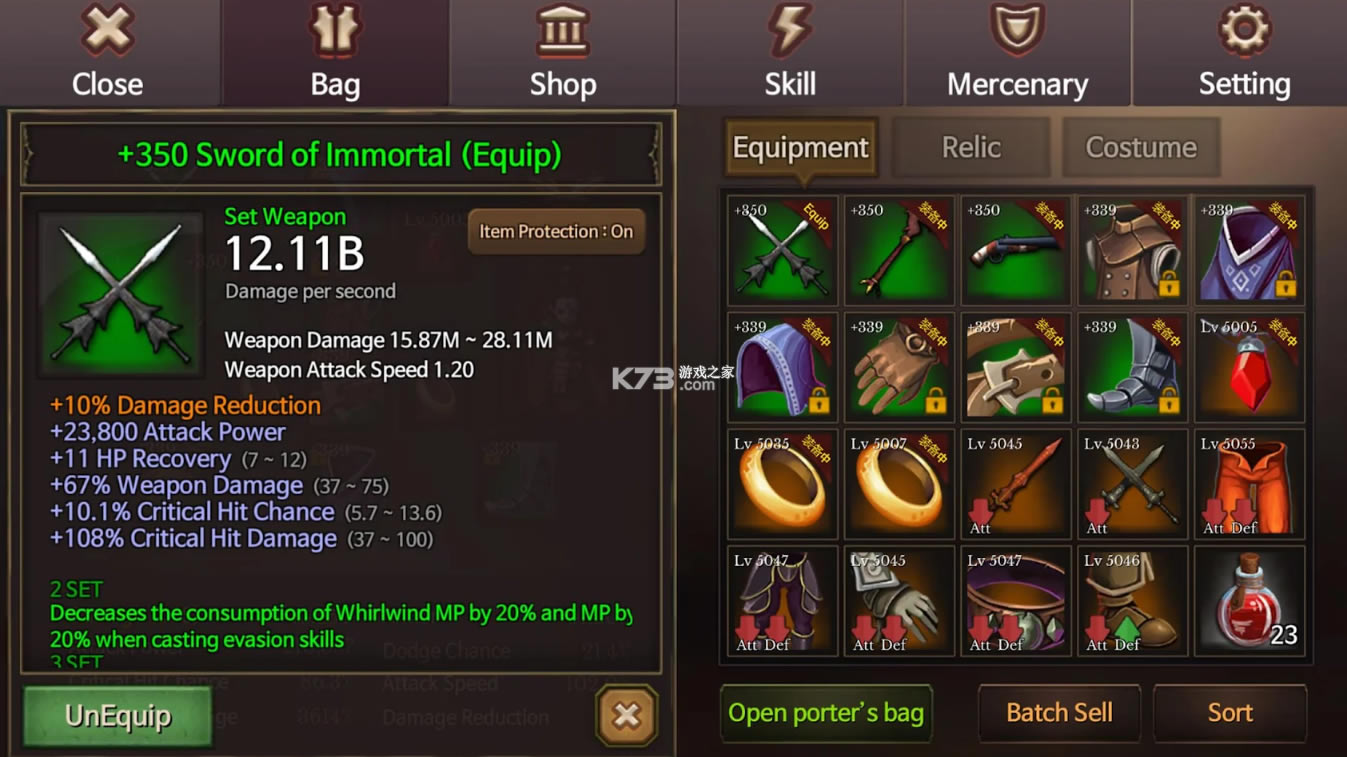This screenshot has width=1347, height=757.
Task: Select the red gem amulet slot
Action: tap(1250, 368)
